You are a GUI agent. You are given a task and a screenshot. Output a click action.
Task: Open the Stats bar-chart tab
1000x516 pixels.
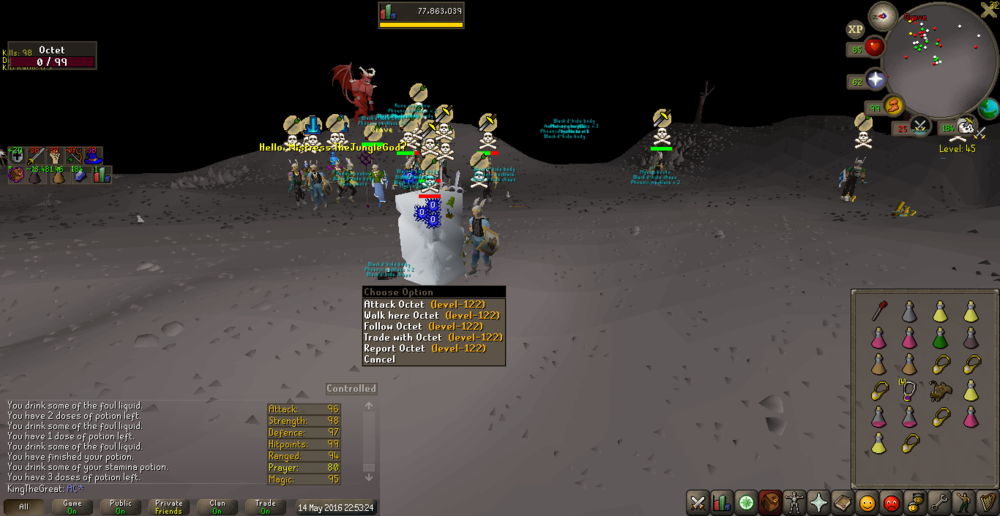(x=722, y=502)
